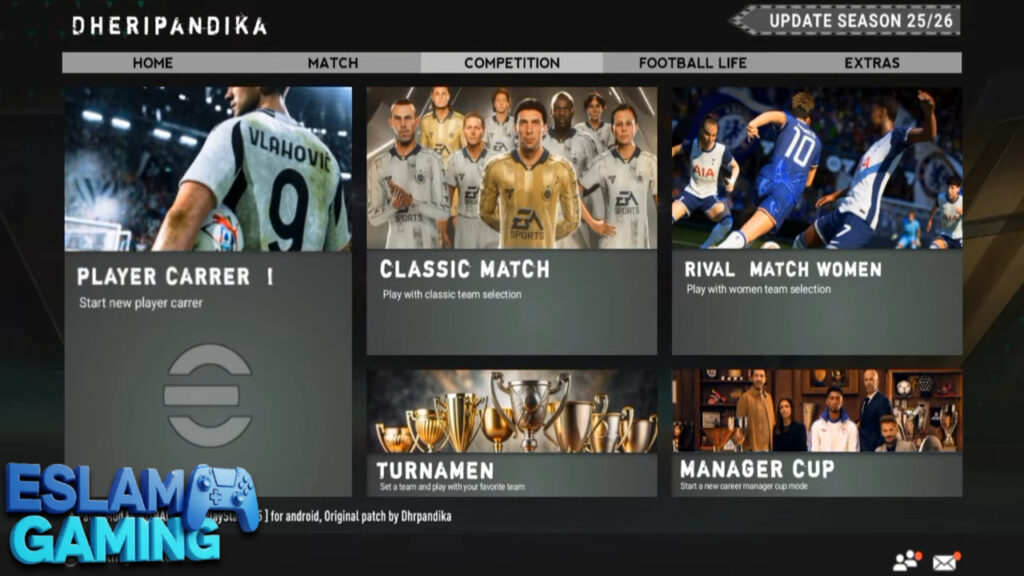Select the Competition tab
This screenshot has height=576, width=1024.
(x=512, y=63)
